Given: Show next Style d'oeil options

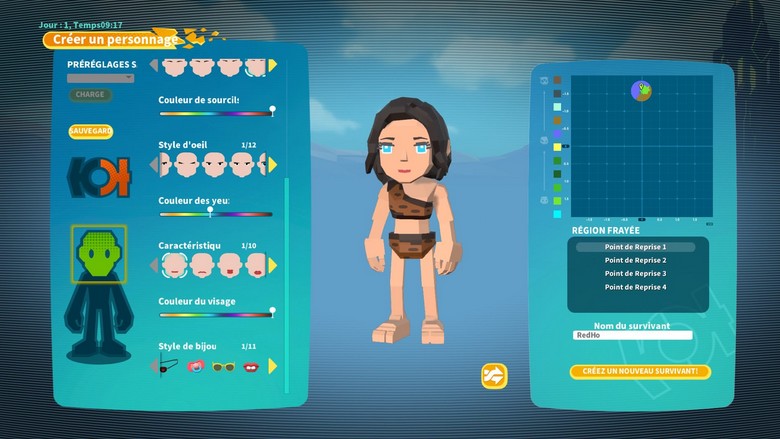Looking at the screenshot, I should click(273, 164).
